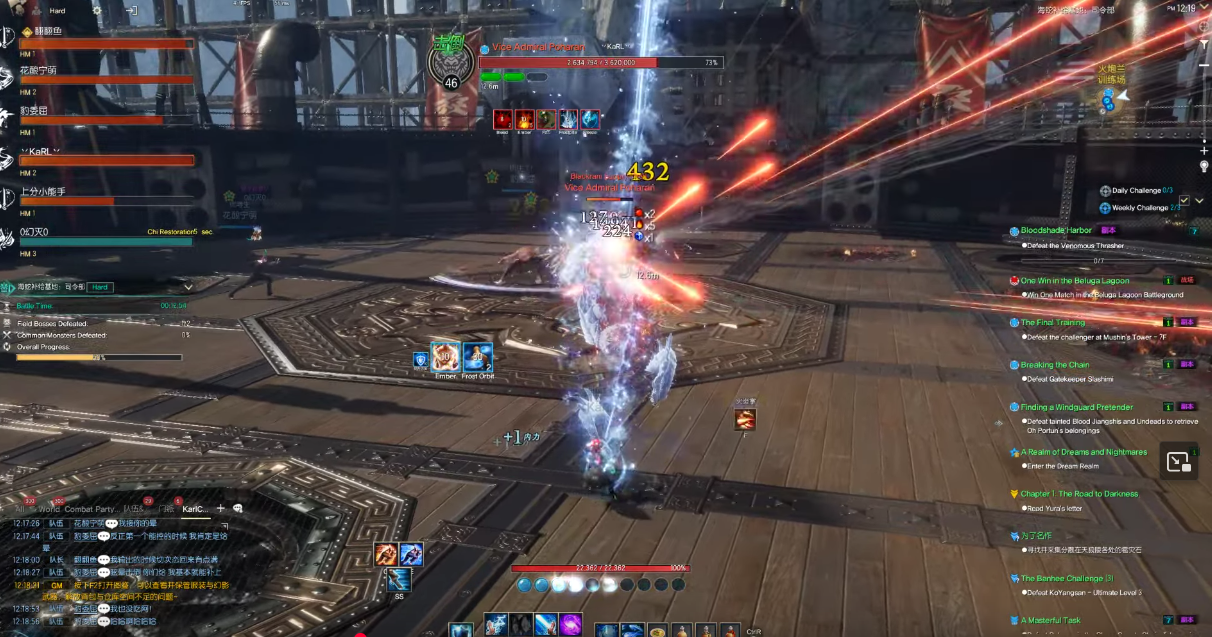Open the Weekly Challenge tracker

pos(1138,208)
